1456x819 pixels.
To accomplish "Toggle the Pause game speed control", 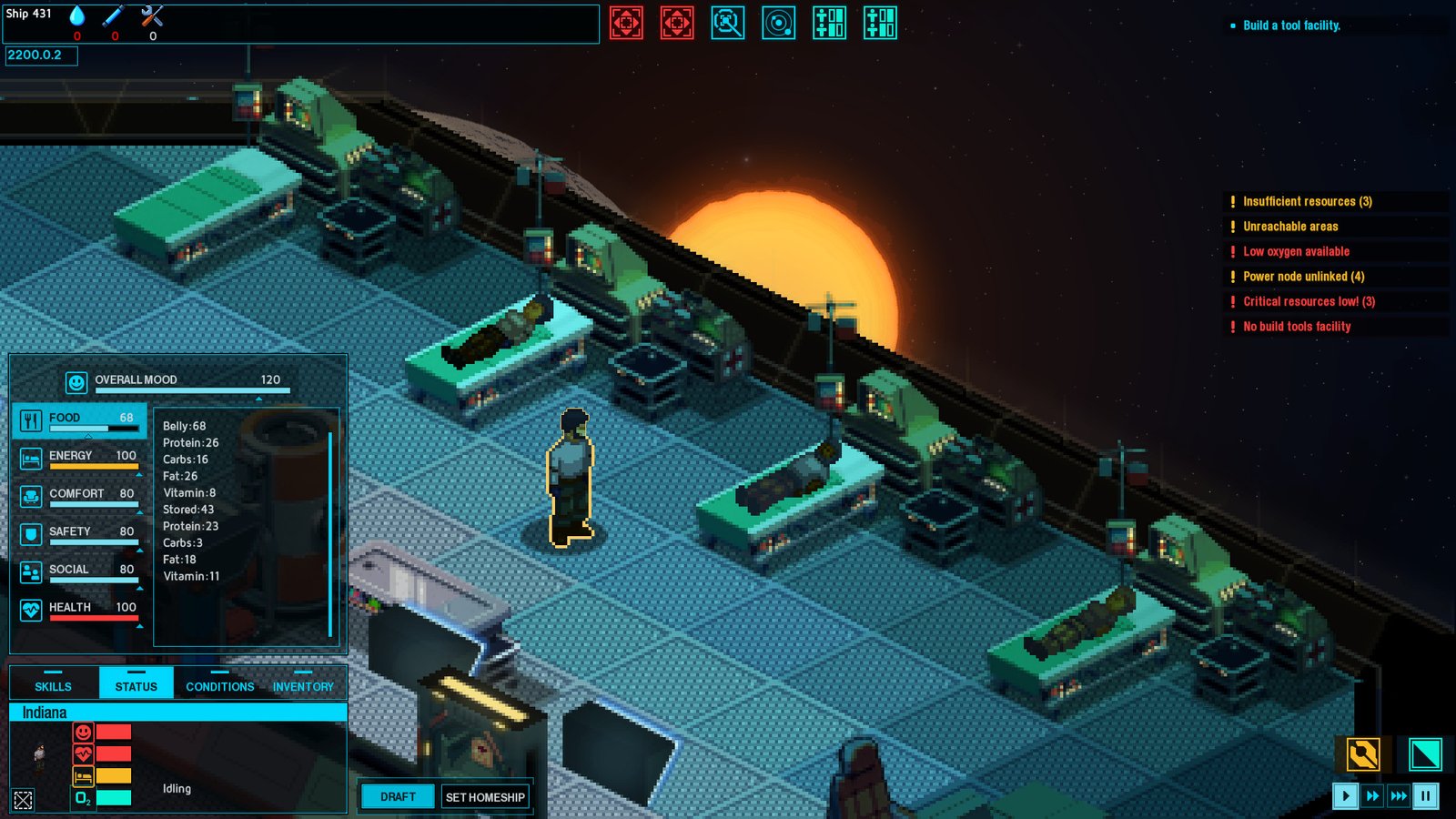I will [x=1427, y=795].
